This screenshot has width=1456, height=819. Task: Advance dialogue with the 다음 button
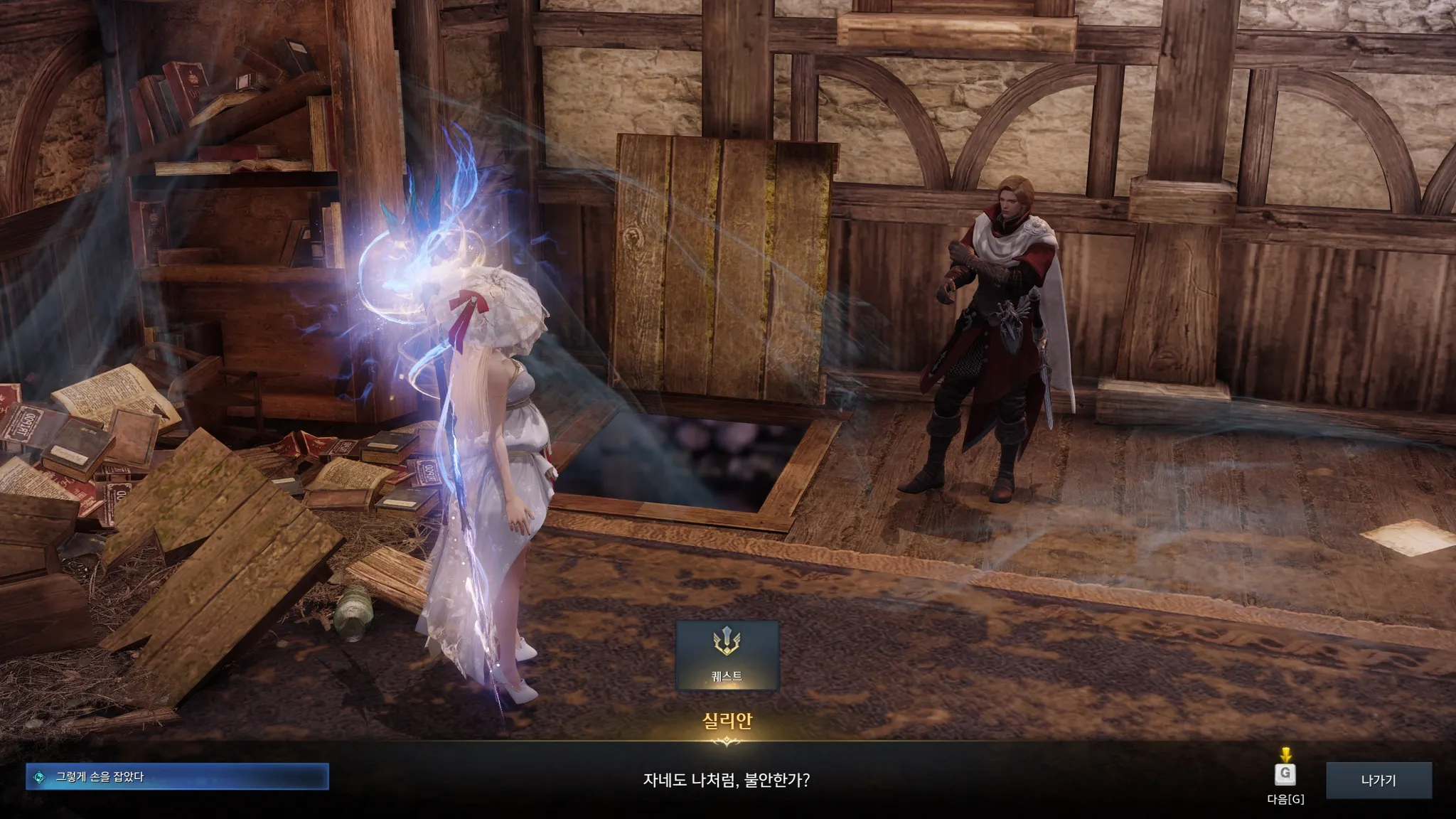1285,775
